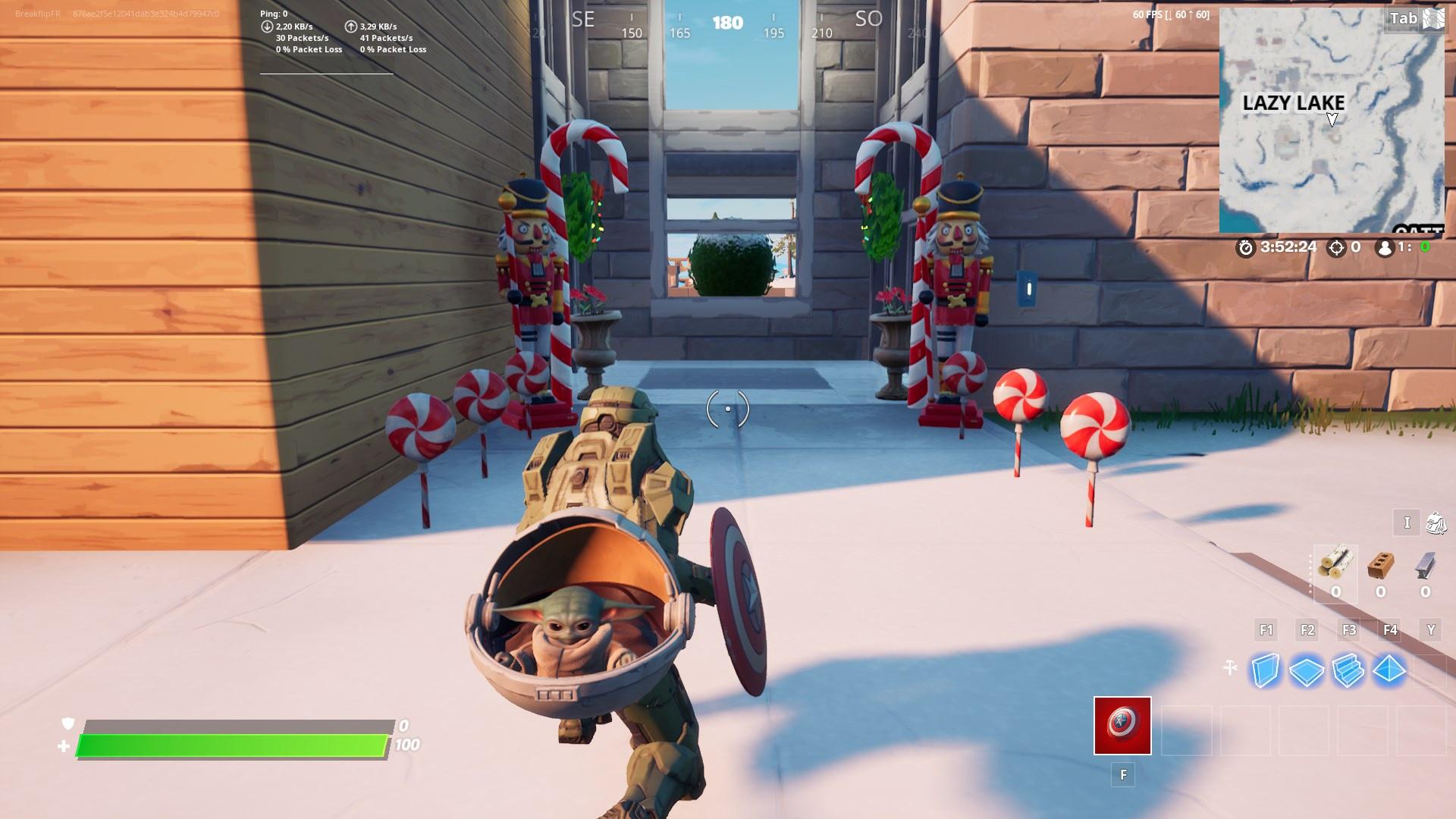The image size is (1456, 819).
Task: Expand the minimap showing Lazy Lake
Action: (1332, 121)
